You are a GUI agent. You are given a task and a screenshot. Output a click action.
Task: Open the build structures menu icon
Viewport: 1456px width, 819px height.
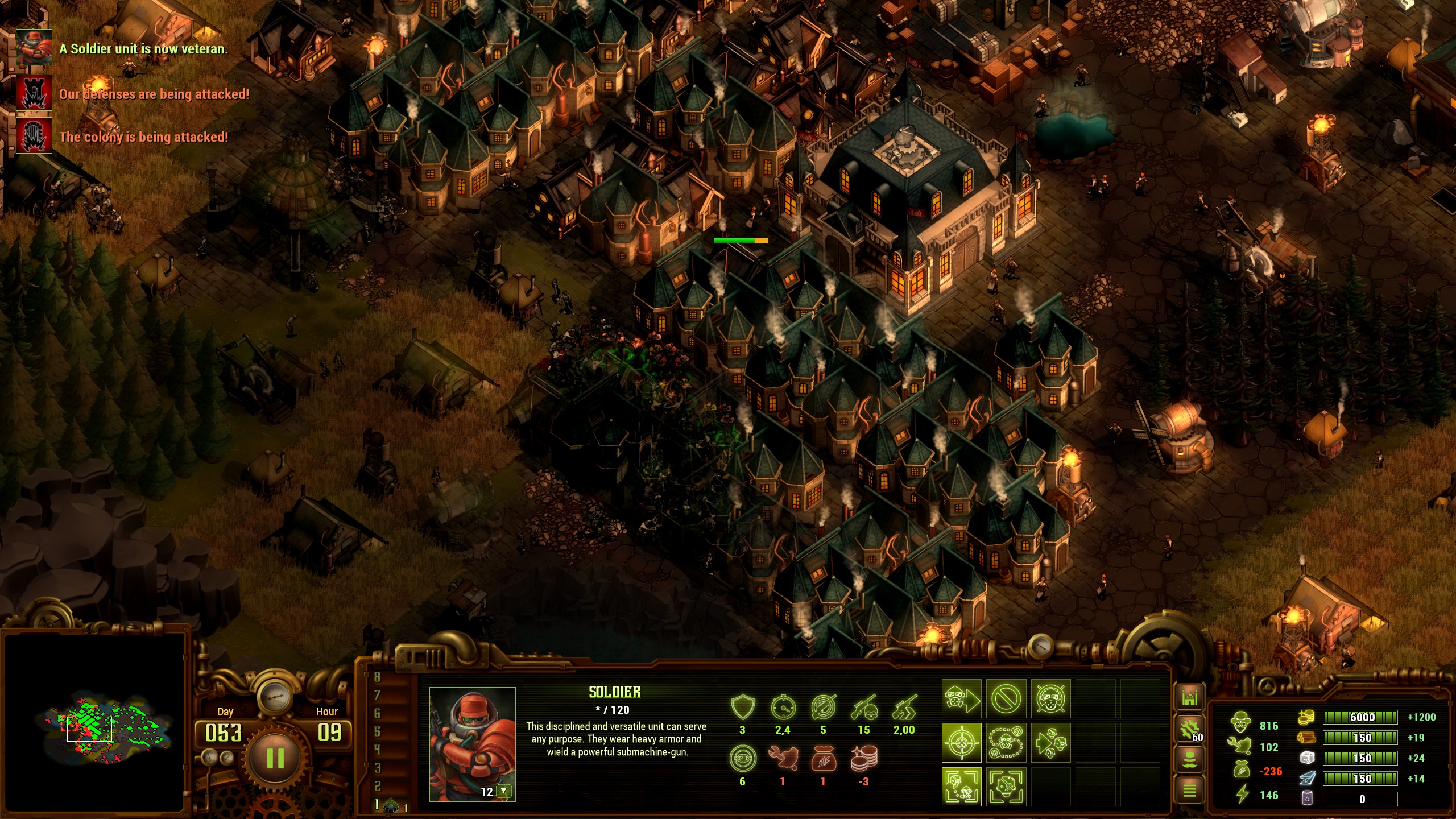tap(1189, 698)
